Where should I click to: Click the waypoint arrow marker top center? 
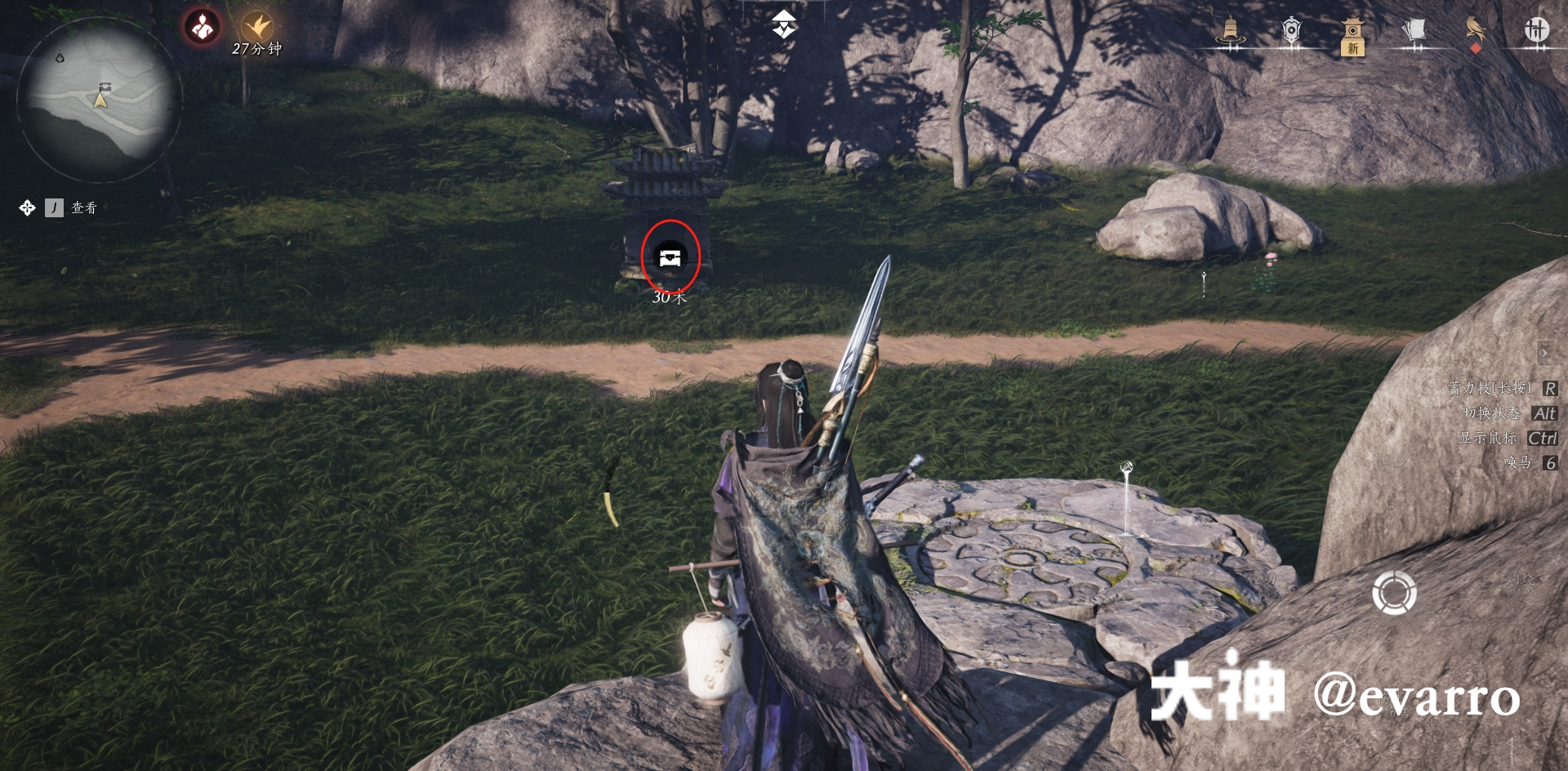785,25
